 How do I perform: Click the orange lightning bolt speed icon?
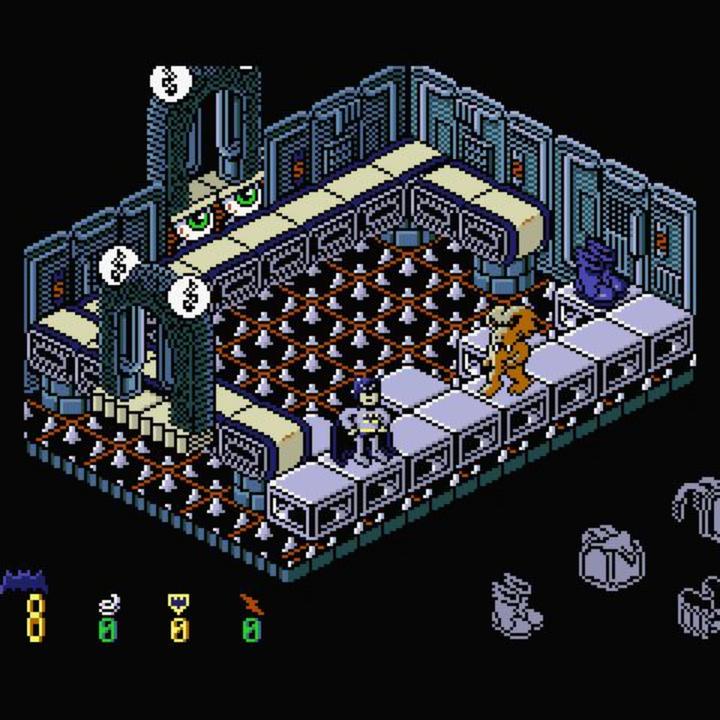coord(249,603)
